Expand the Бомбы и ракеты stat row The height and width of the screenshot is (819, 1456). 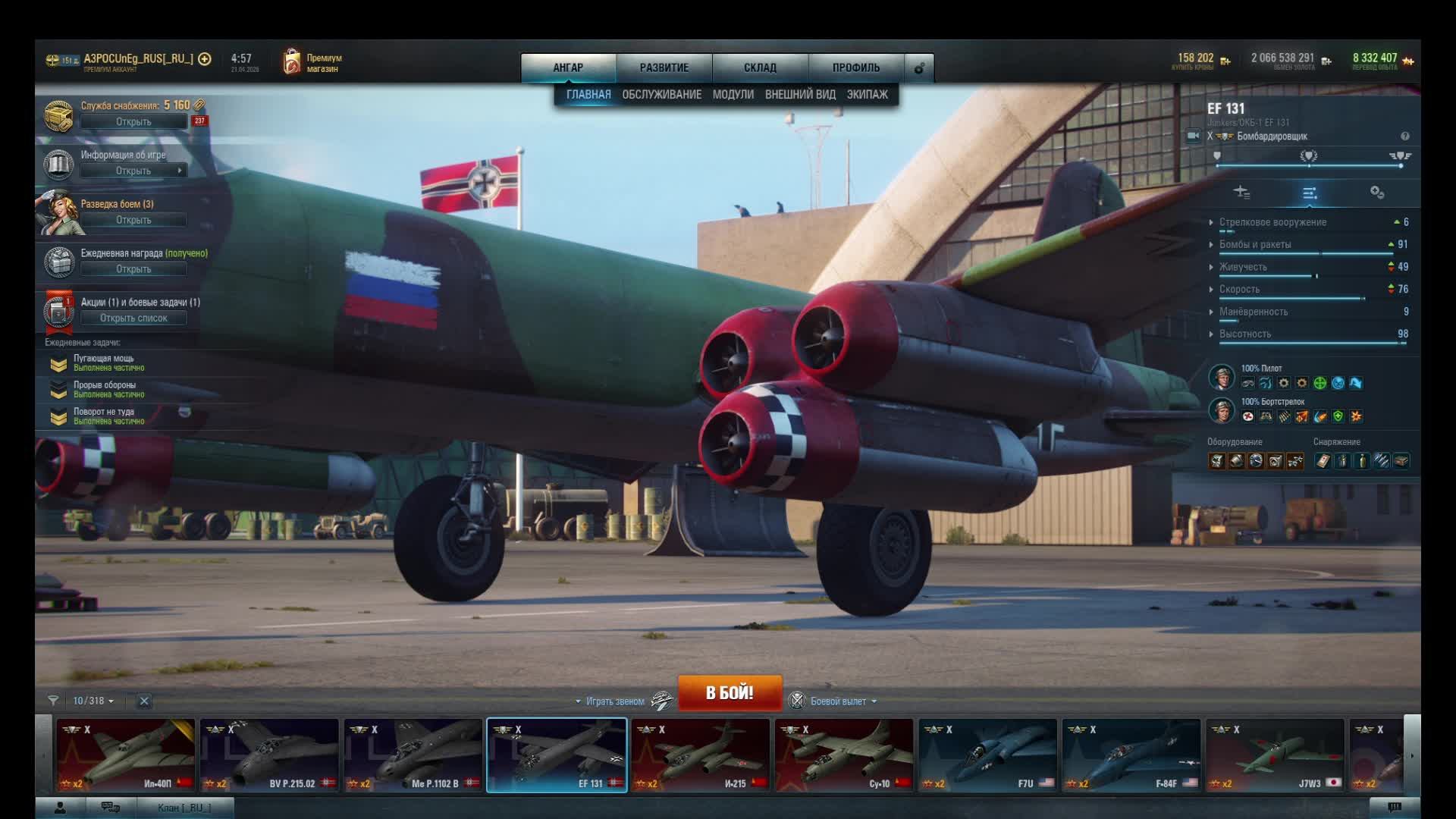tap(1255, 245)
